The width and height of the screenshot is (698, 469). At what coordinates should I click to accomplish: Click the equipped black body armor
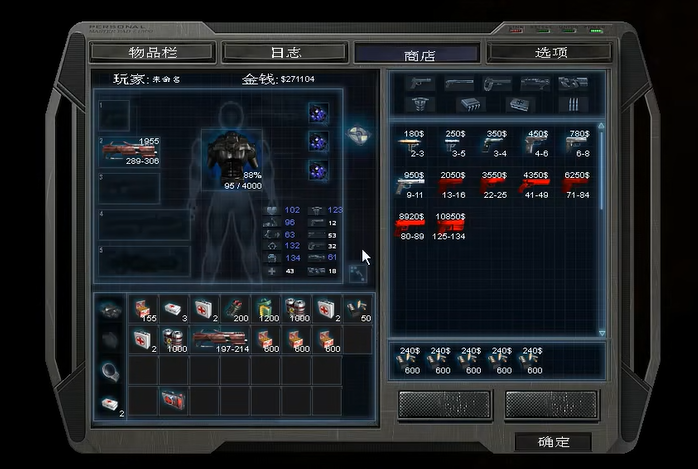coord(234,152)
